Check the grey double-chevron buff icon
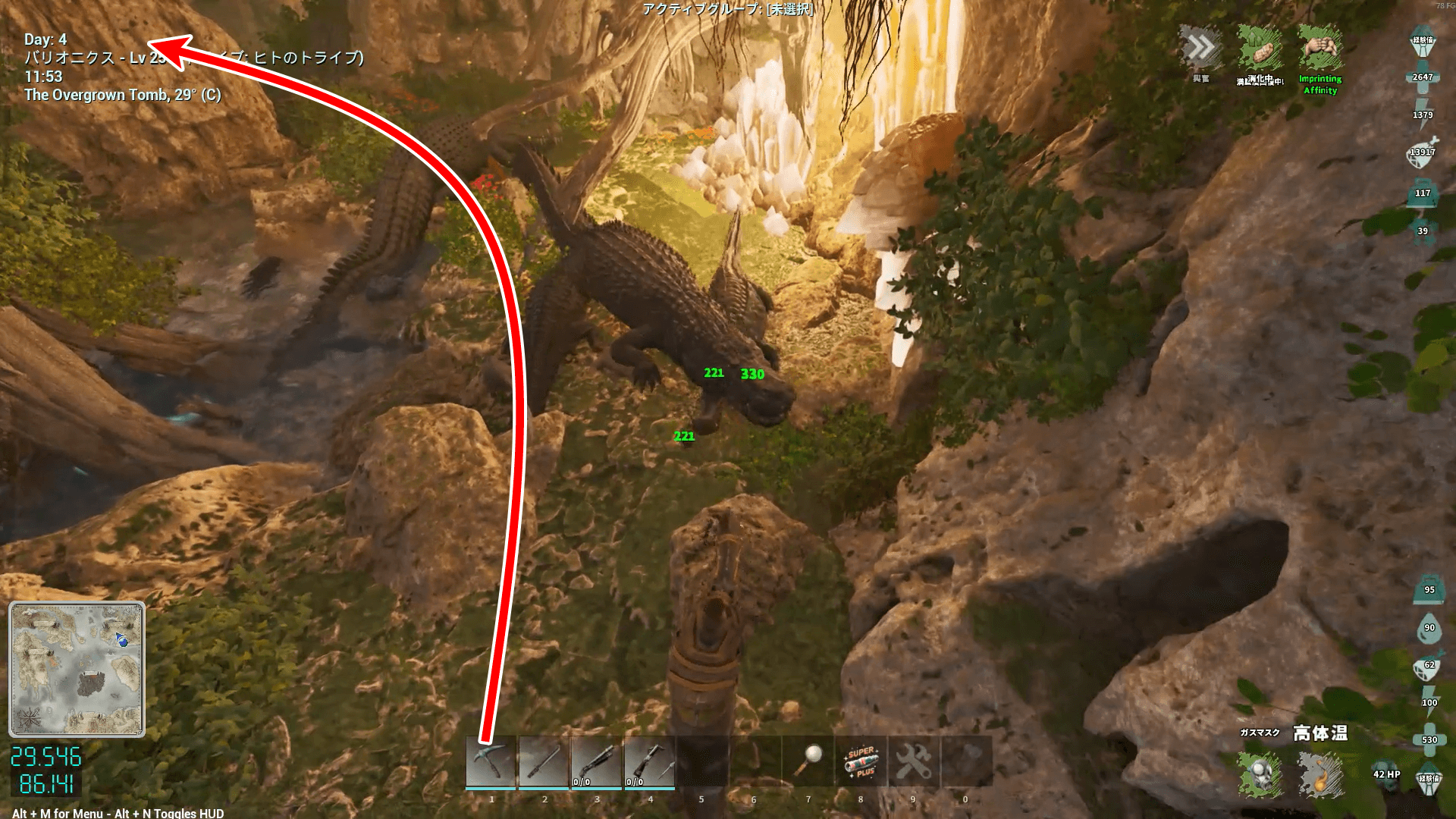Image resolution: width=1456 pixels, height=819 pixels. (1201, 49)
